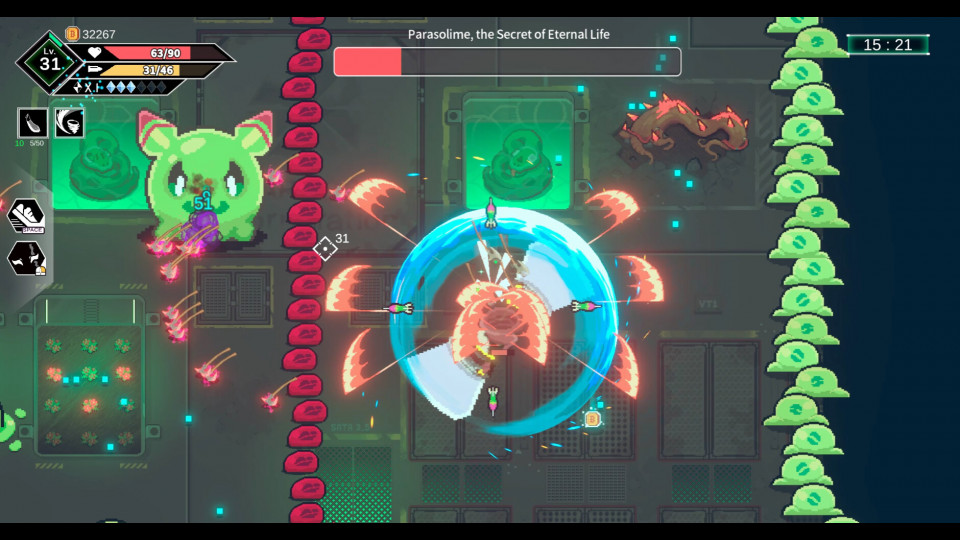Activate the lower hexagon skill icon
Screen dimensions: 960x540
[x=25, y=258]
